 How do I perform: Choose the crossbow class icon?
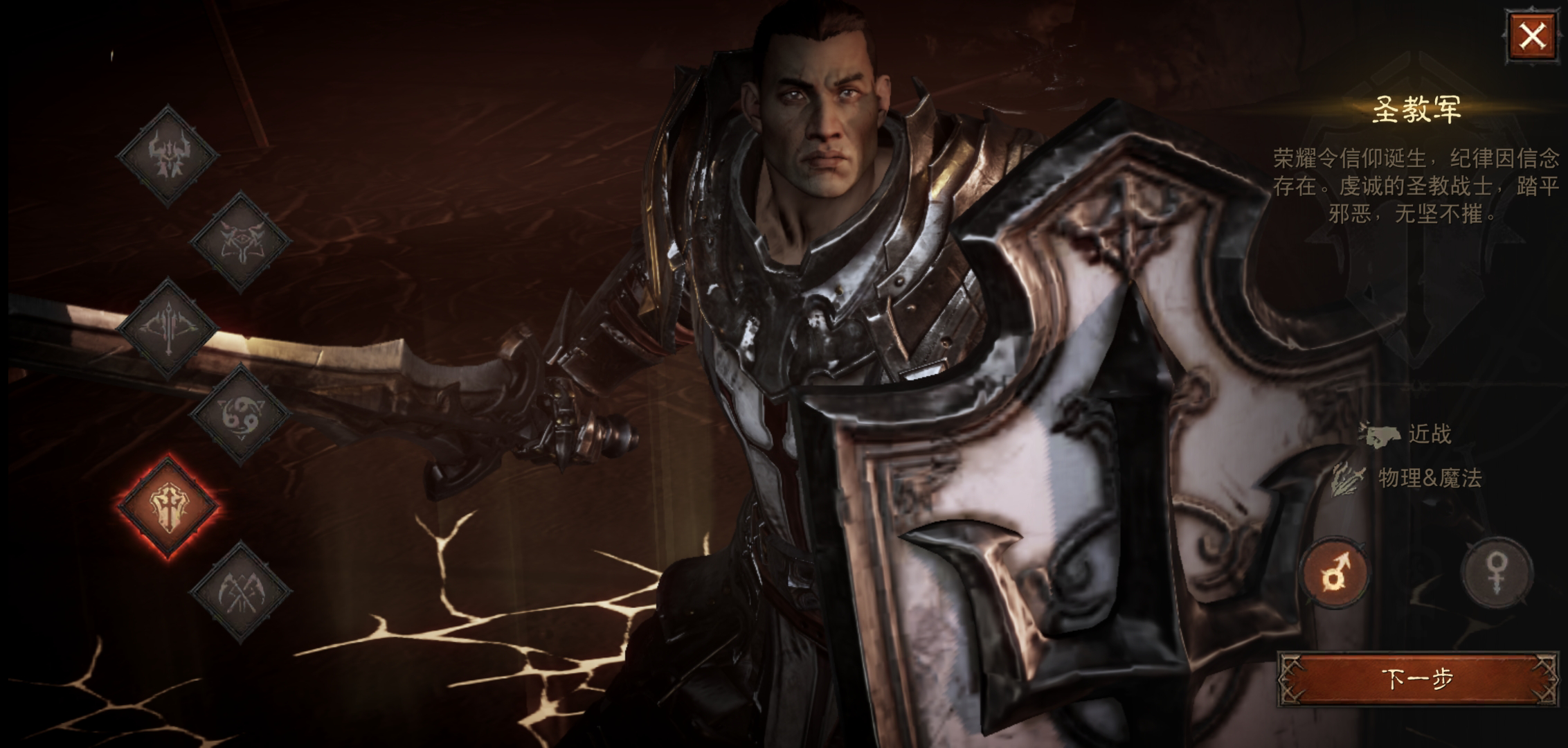point(168,328)
